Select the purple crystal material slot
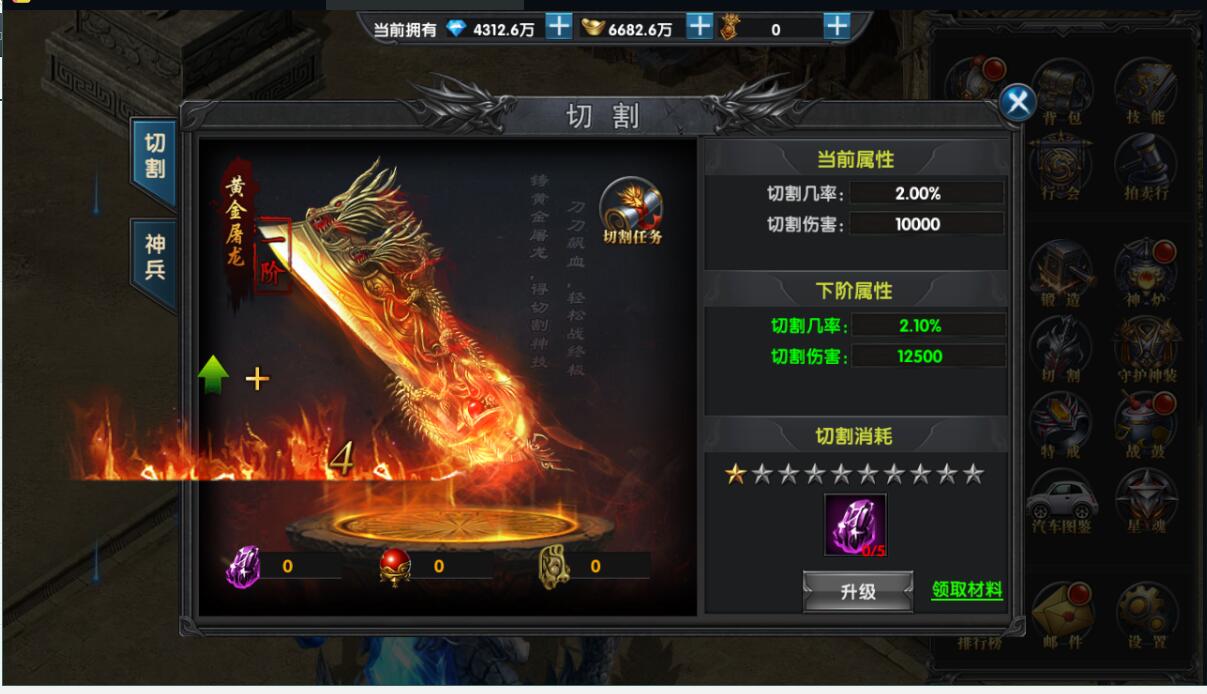This screenshot has height=694, width=1207. pyautogui.click(x=855, y=525)
